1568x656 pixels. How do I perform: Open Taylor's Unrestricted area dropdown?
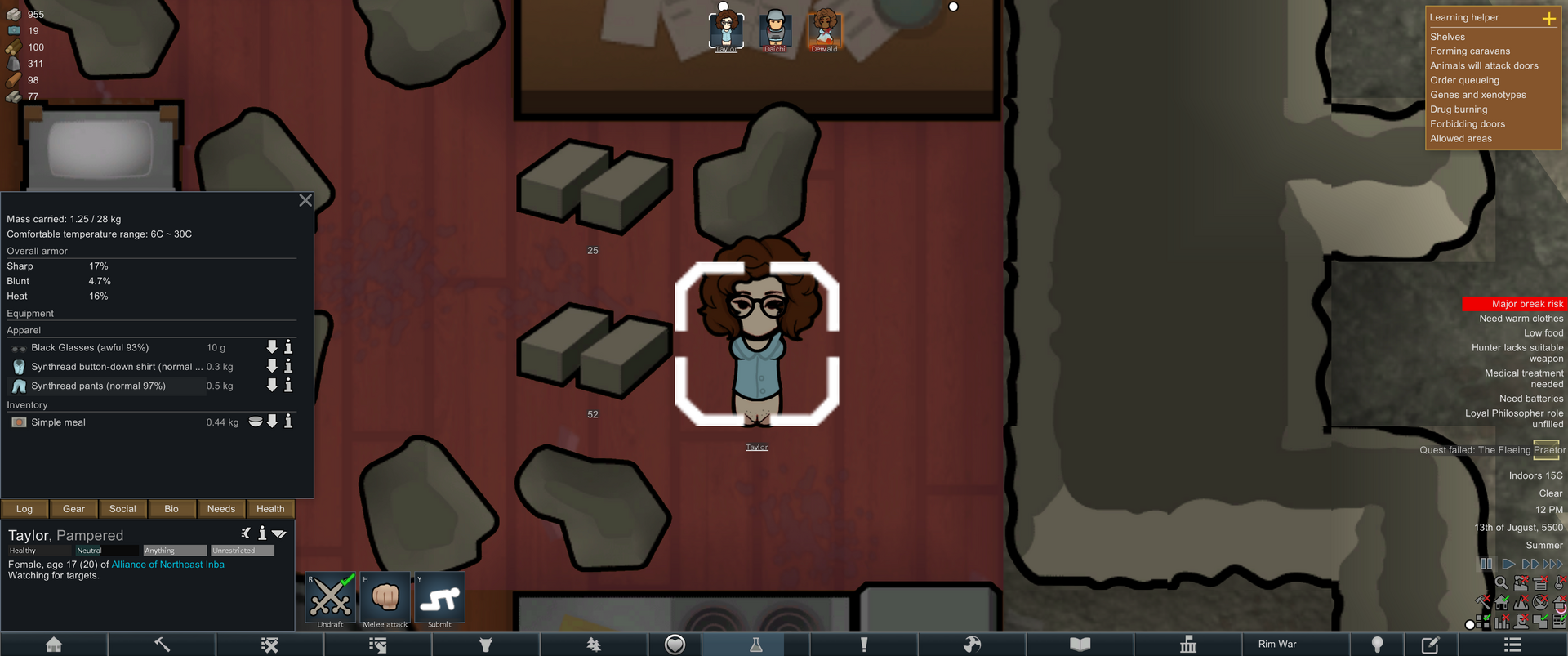(x=242, y=550)
